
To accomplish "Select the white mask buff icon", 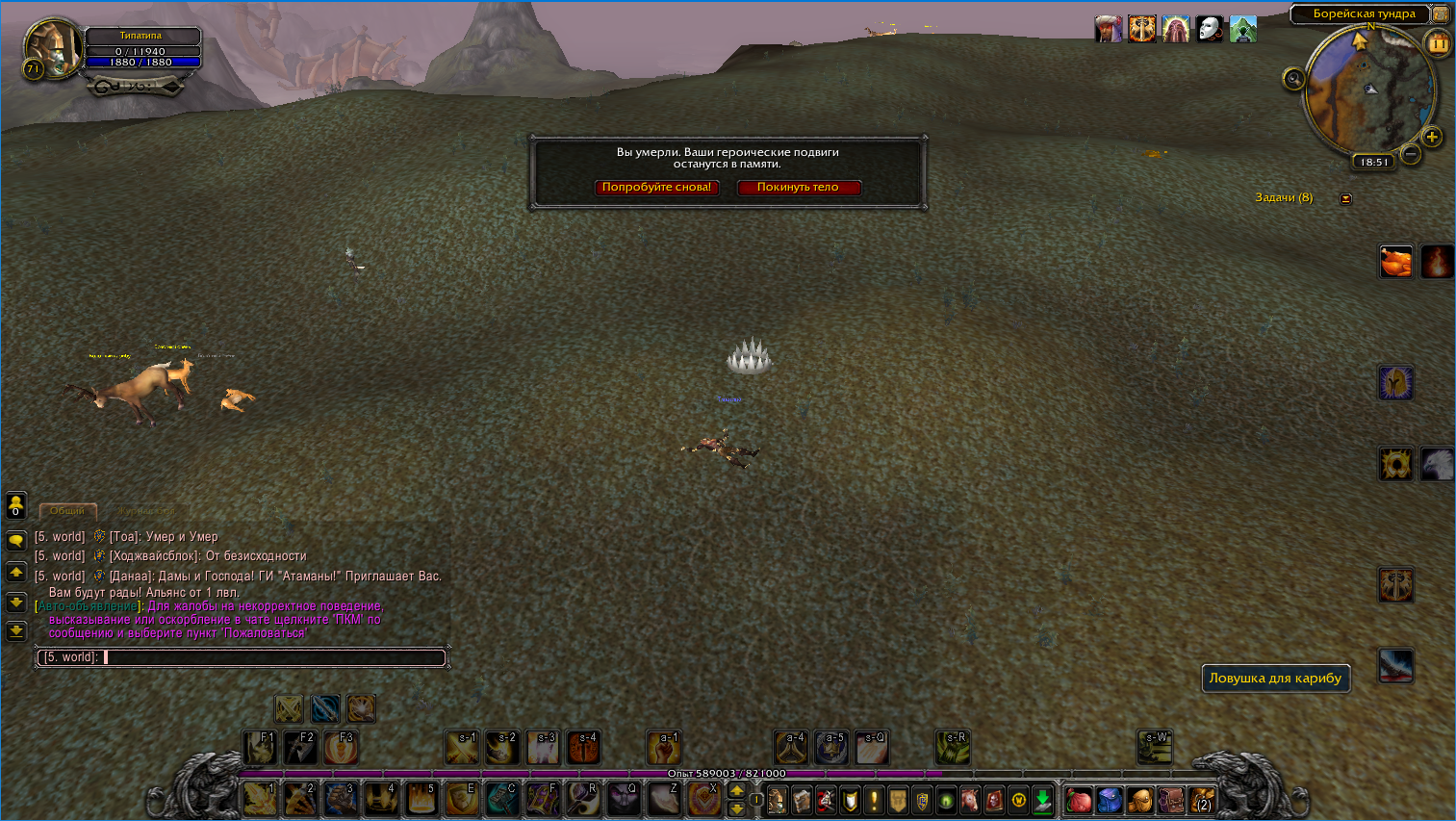I will (1209, 30).
